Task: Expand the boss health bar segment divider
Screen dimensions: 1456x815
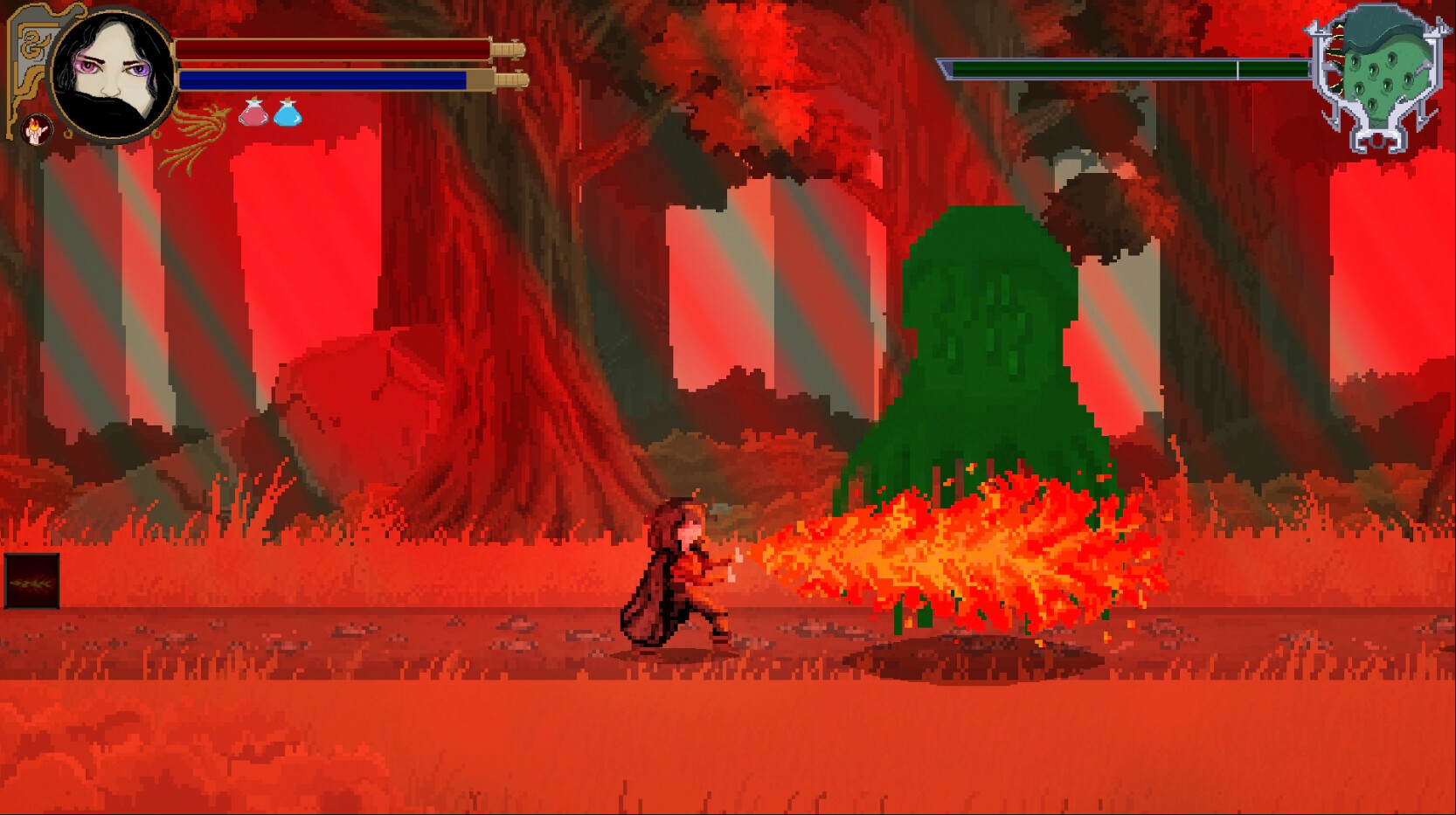Action: (x=1237, y=67)
